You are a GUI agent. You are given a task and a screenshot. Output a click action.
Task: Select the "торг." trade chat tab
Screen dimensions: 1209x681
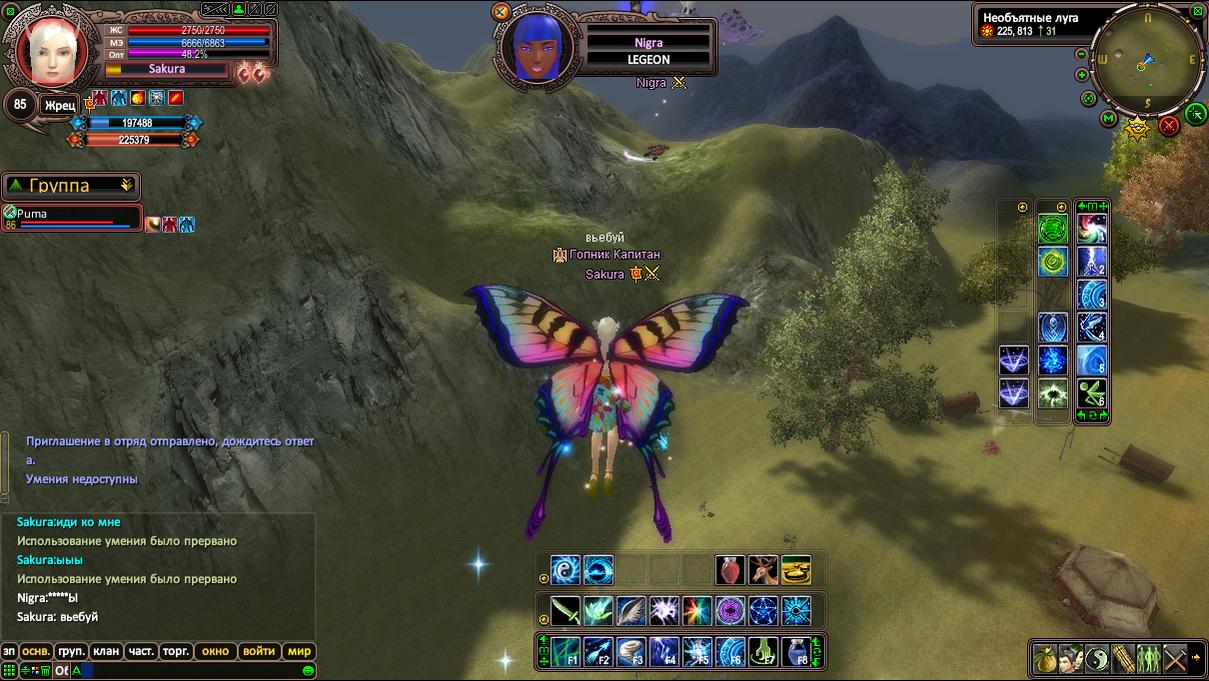(175, 651)
